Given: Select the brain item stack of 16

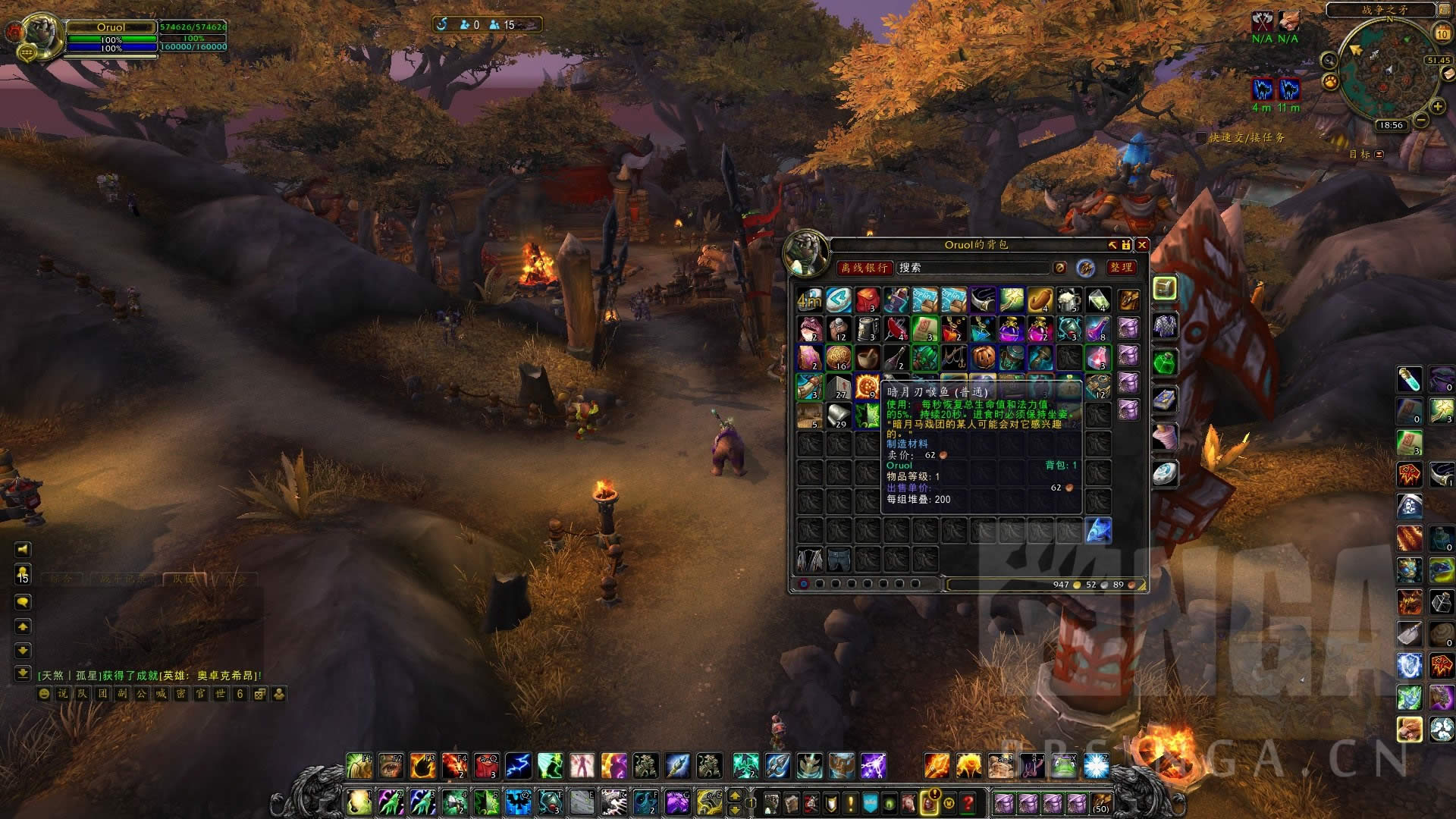Looking at the screenshot, I should point(838,357).
